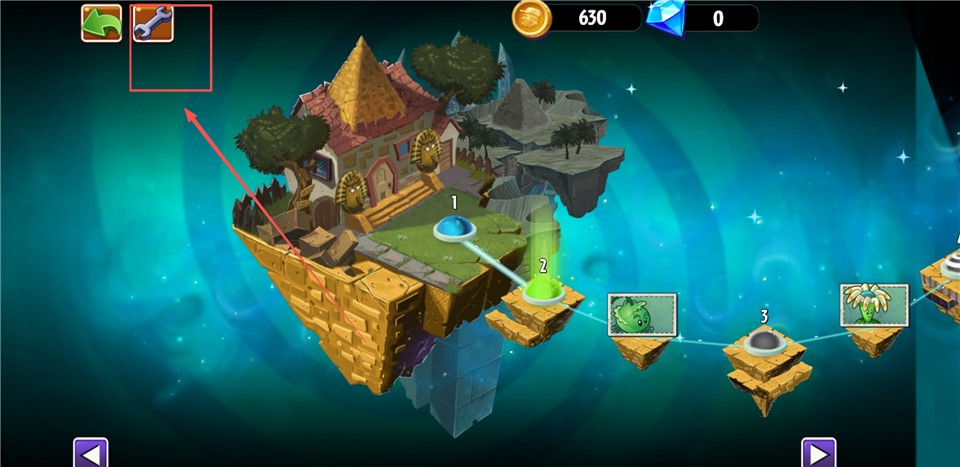Choose the grey level 3 node
This screenshot has width=960, height=467.
764,342
